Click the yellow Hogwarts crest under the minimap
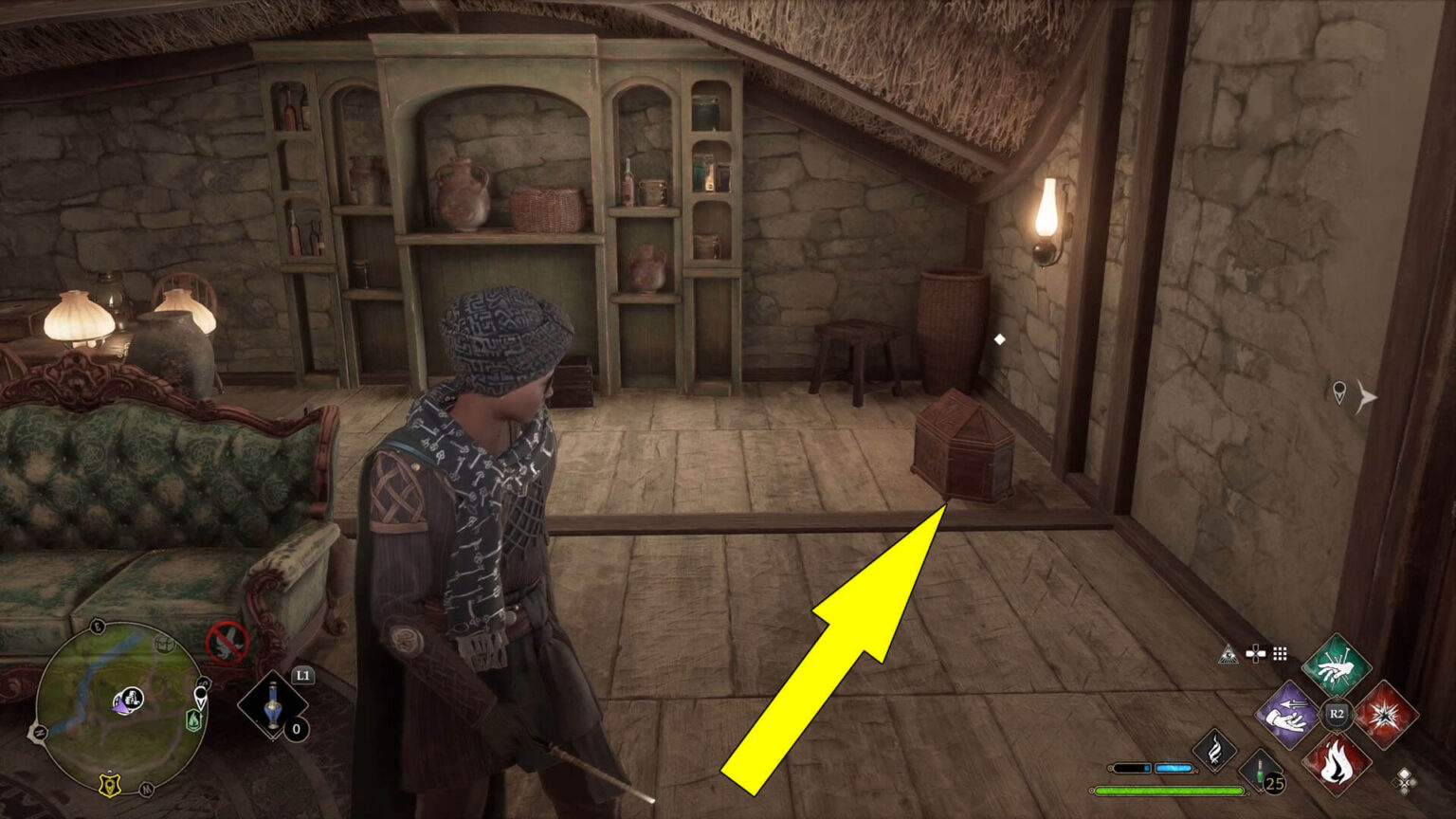 click(x=109, y=786)
